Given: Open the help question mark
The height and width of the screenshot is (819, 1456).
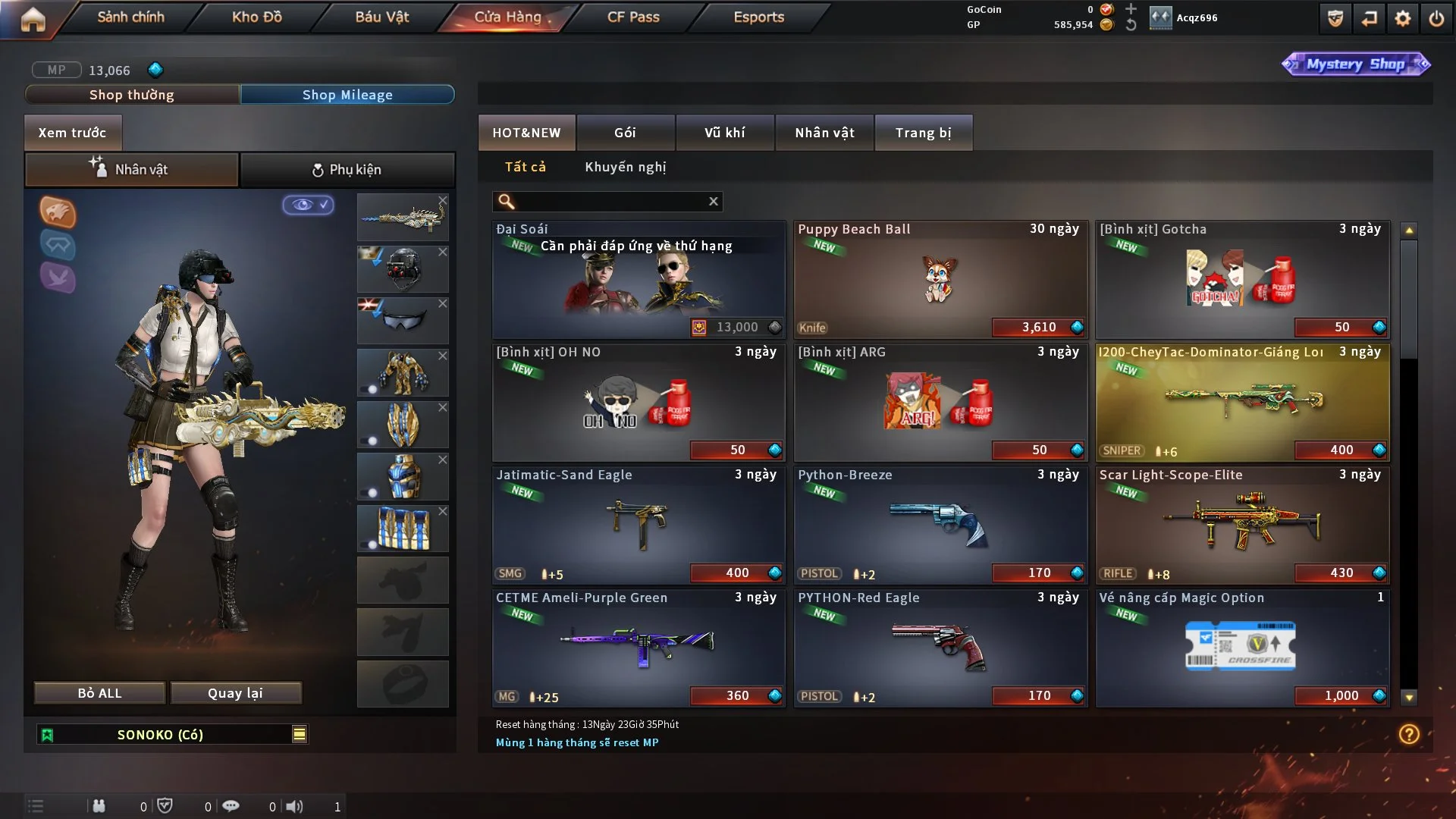Looking at the screenshot, I should click(x=1408, y=734).
